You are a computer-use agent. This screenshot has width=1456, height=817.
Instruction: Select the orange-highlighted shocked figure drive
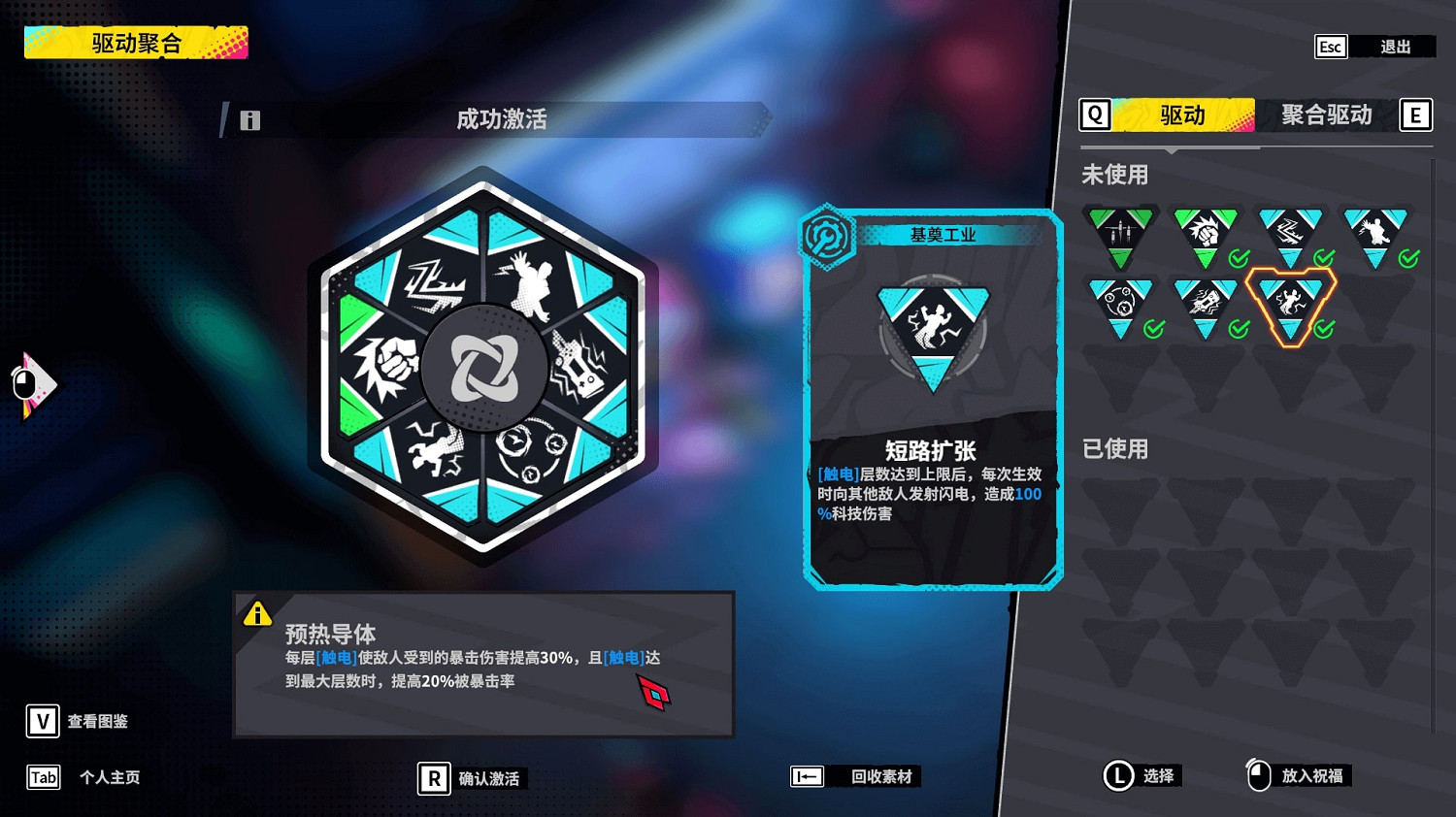coord(1291,303)
